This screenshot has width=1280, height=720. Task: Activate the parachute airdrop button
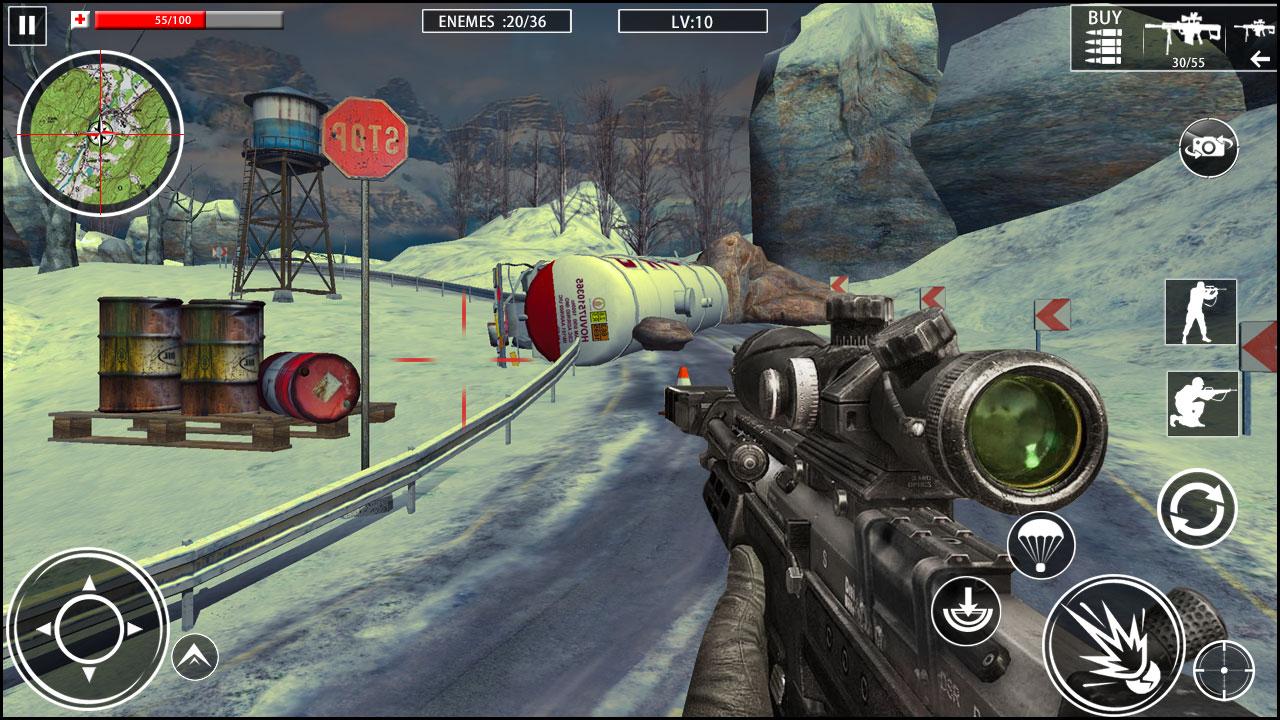(x=1041, y=545)
